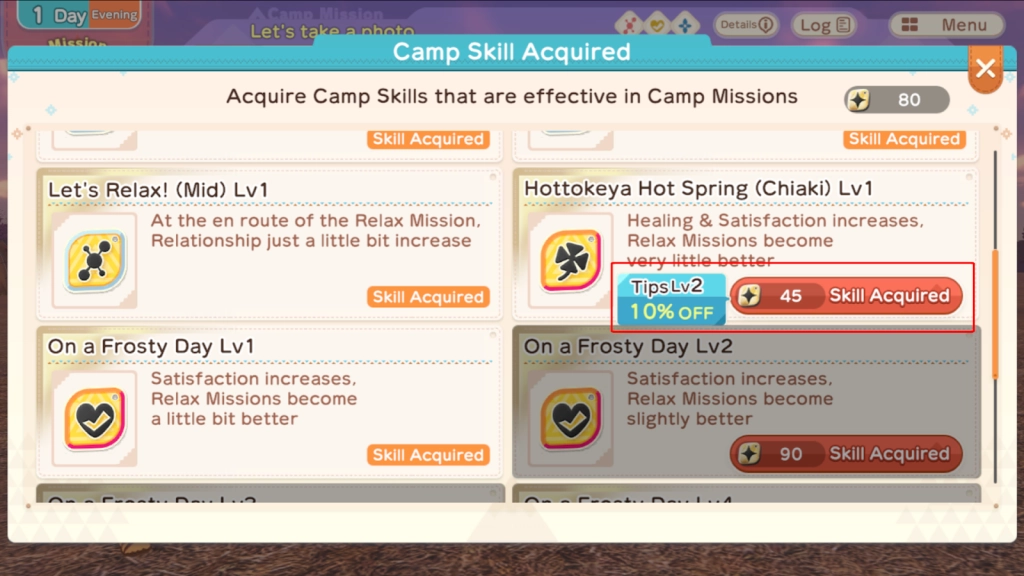
Task: Close the Camp Skill Acquired window
Action: 985,69
